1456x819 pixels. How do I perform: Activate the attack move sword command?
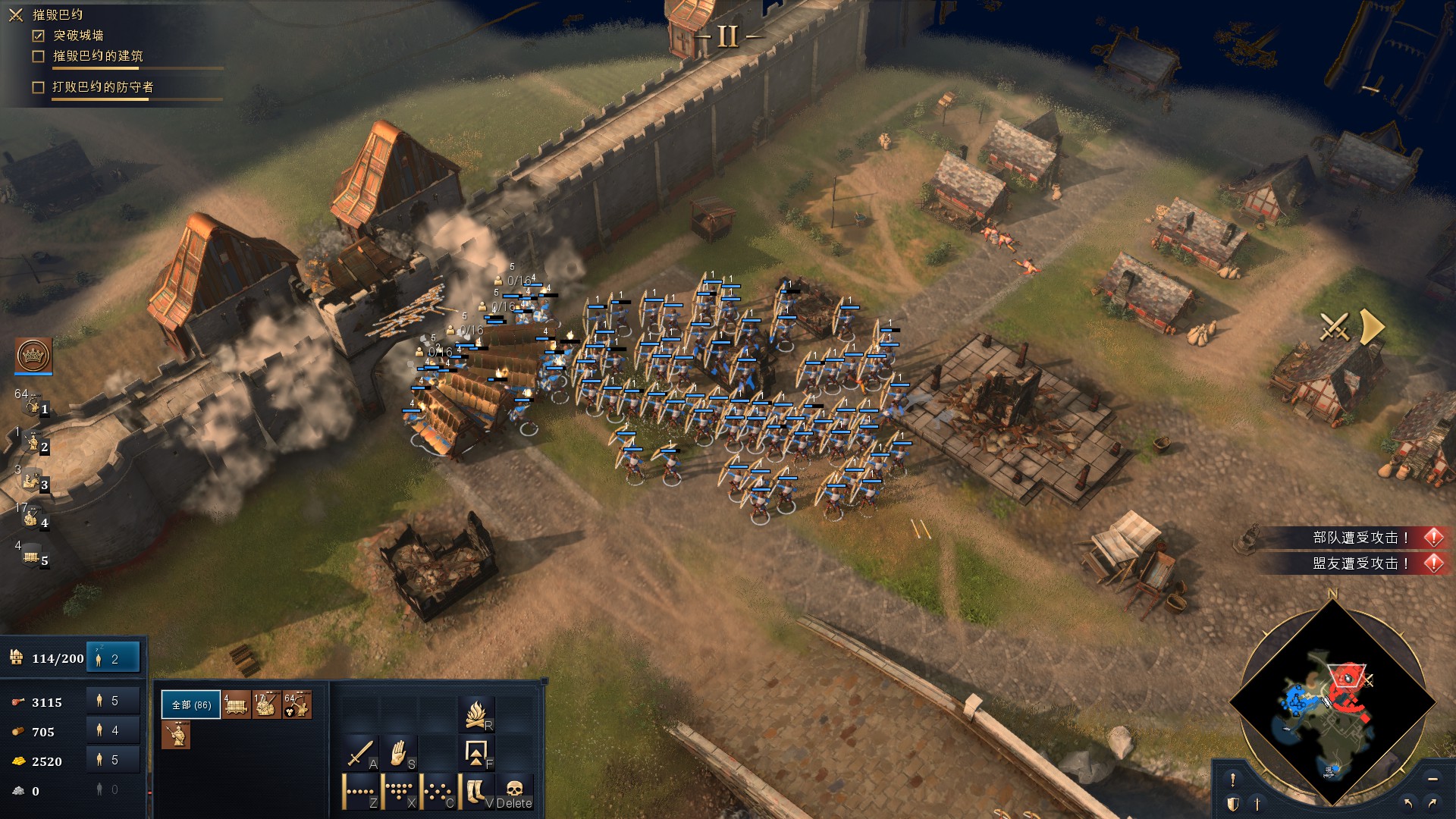point(360,754)
